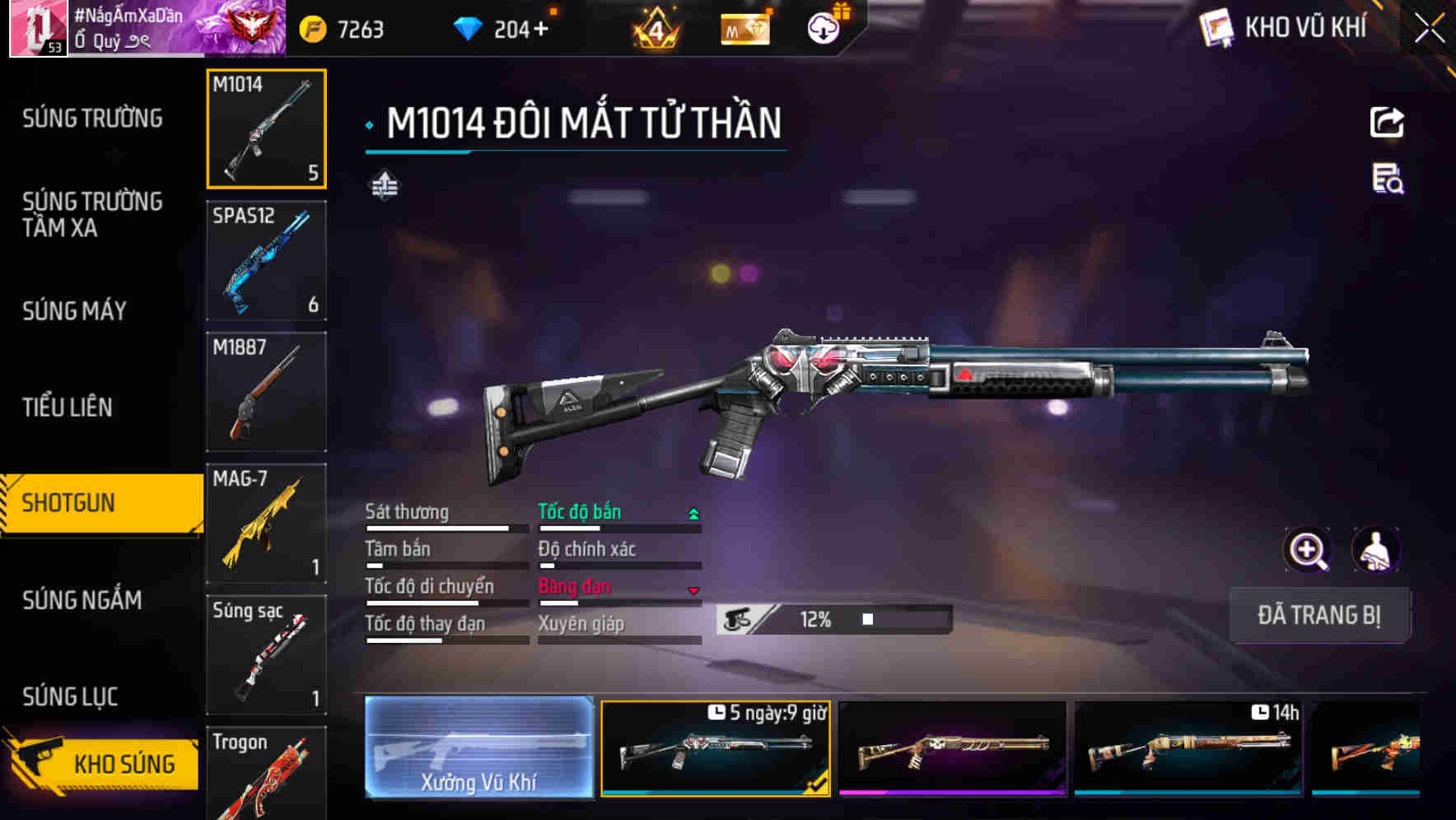The height and width of the screenshot is (820, 1456).
Task: Choose the golden MAG-7 tile
Action: point(266,524)
